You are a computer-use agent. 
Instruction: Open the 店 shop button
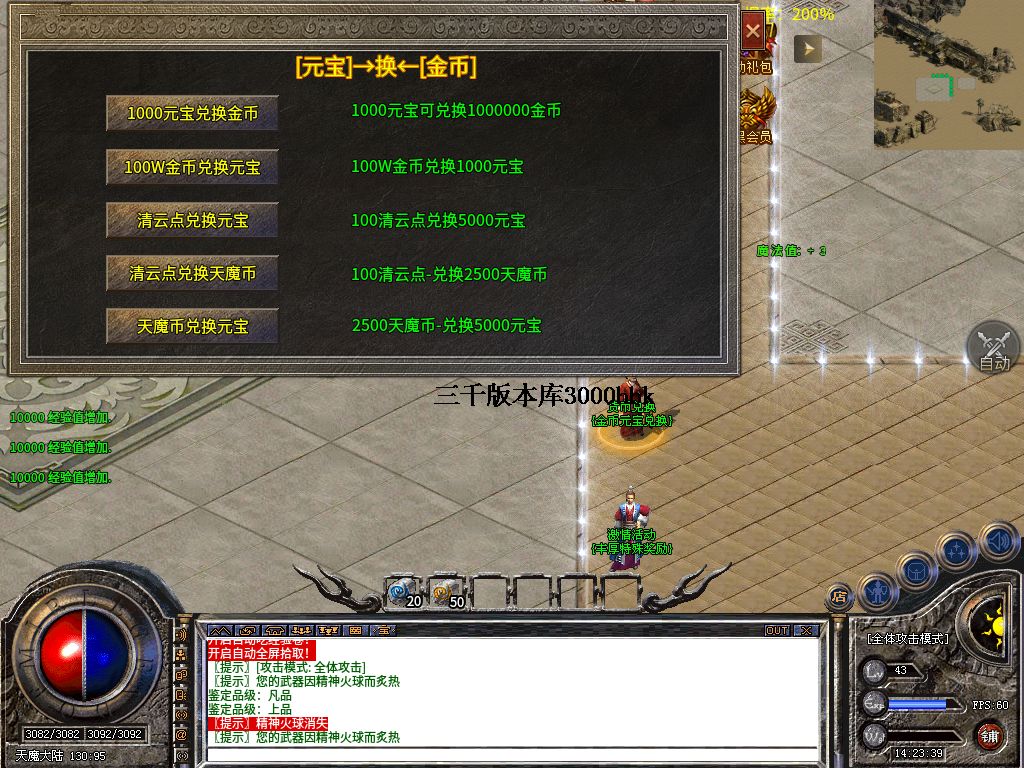pos(838,597)
